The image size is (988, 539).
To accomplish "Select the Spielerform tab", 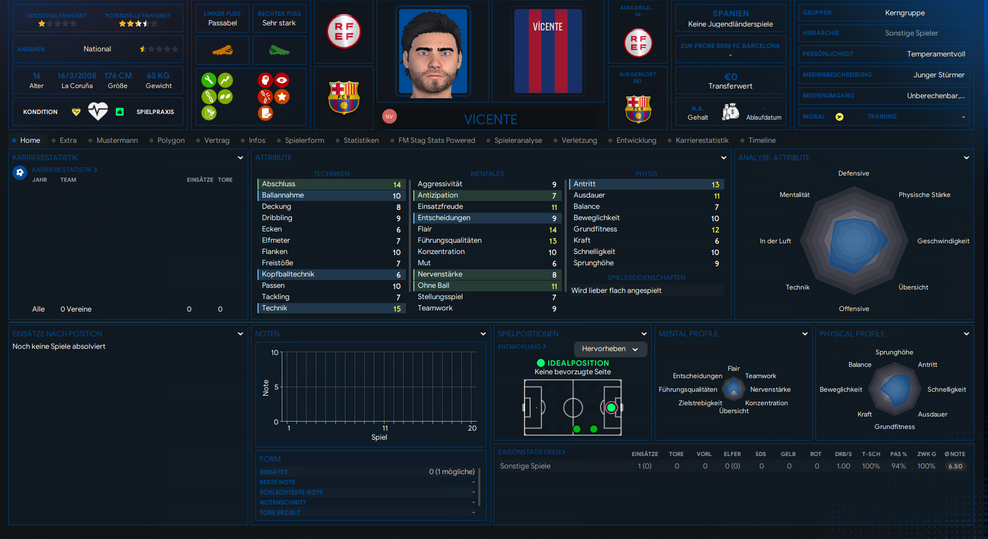I will point(304,141).
